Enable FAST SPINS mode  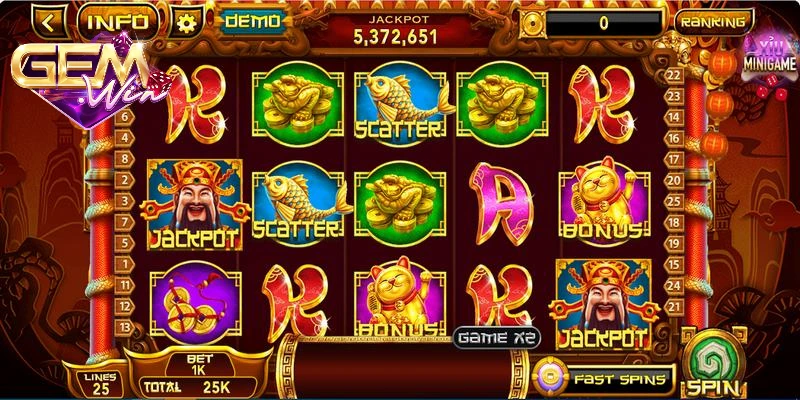tap(603, 378)
